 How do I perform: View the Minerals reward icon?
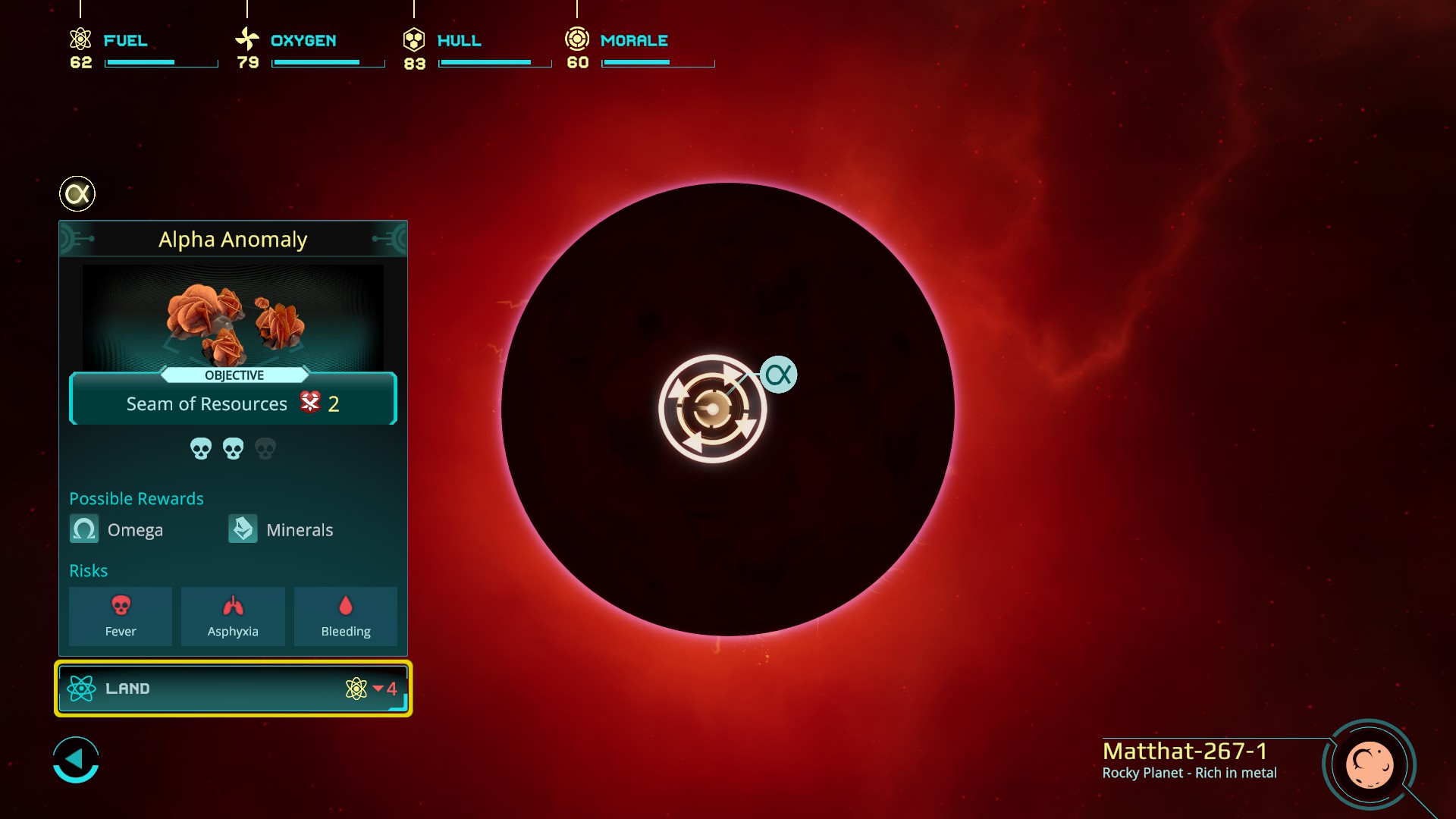pos(243,529)
